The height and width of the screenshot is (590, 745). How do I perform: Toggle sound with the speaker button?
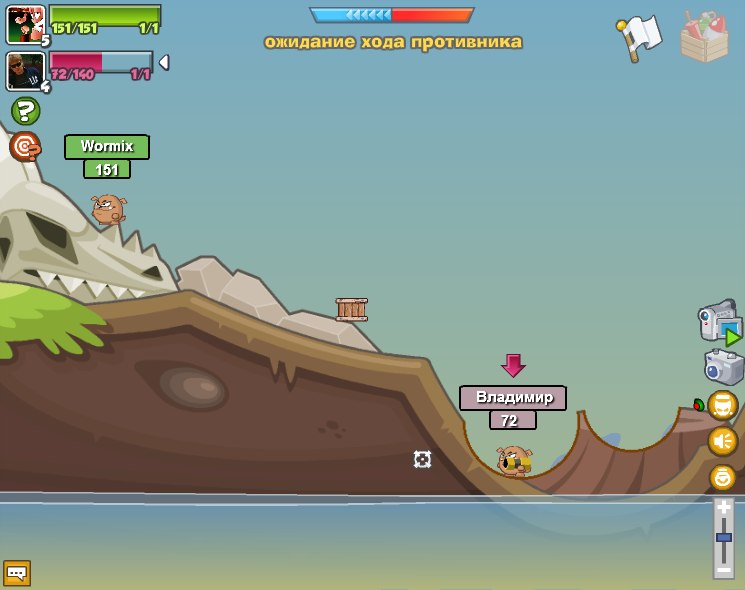coord(722,441)
